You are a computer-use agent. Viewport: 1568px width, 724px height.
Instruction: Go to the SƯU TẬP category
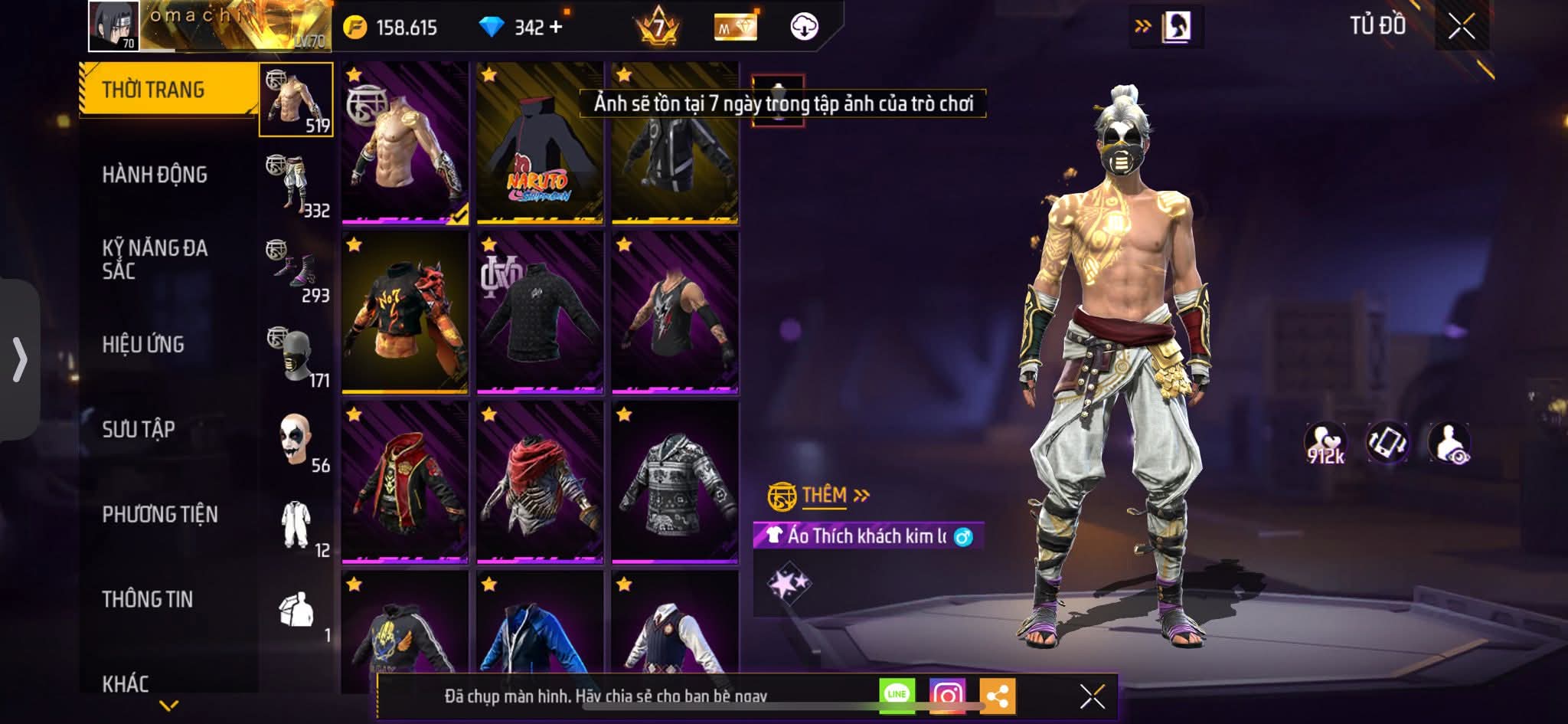pyautogui.click(x=139, y=429)
